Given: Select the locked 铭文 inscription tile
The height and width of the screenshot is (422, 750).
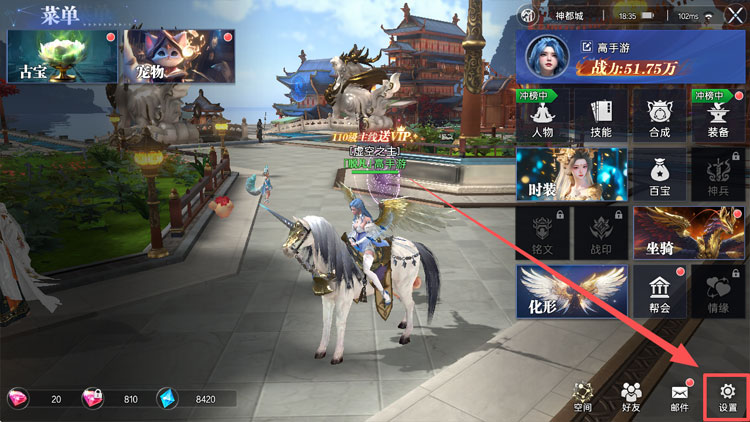Looking at the screenshot, I should click(x=543, y=232).
